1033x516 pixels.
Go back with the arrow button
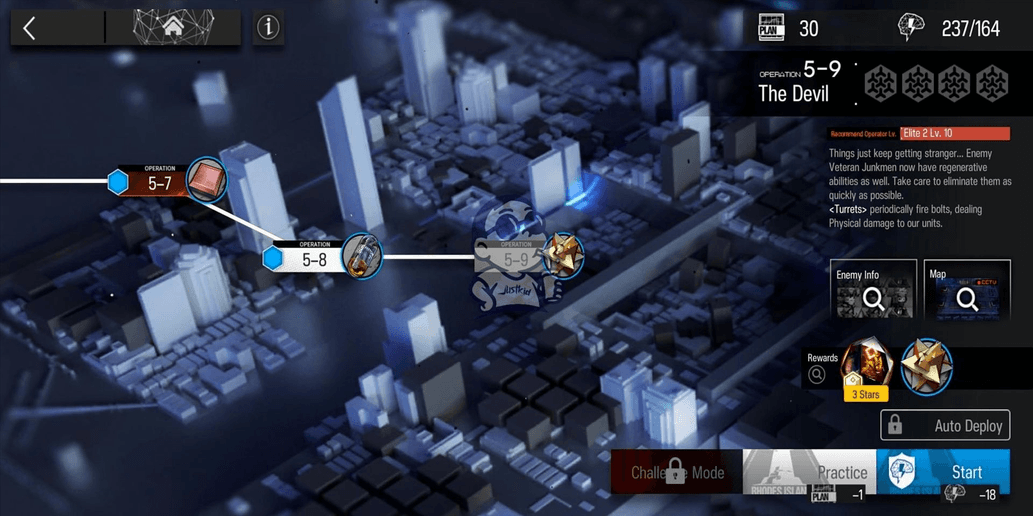point(30,28)
